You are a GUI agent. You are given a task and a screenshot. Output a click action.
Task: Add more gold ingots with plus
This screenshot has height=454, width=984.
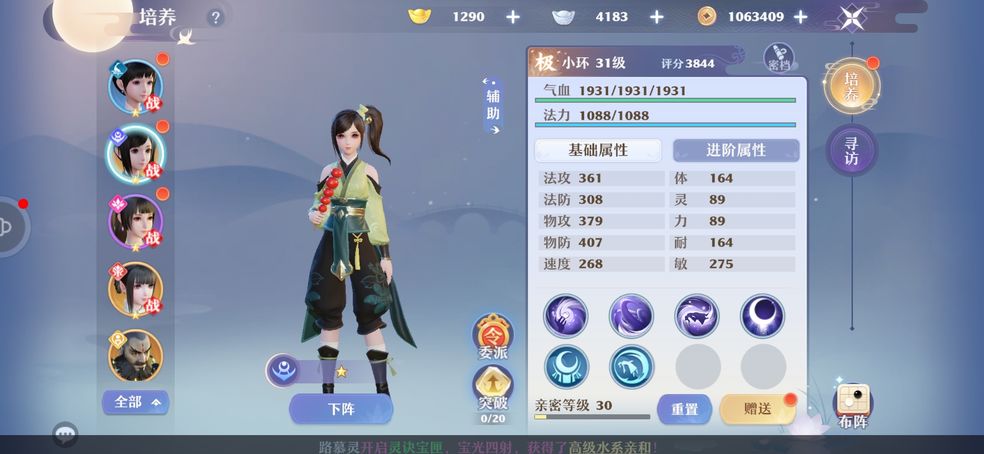(x=512, y=17)
